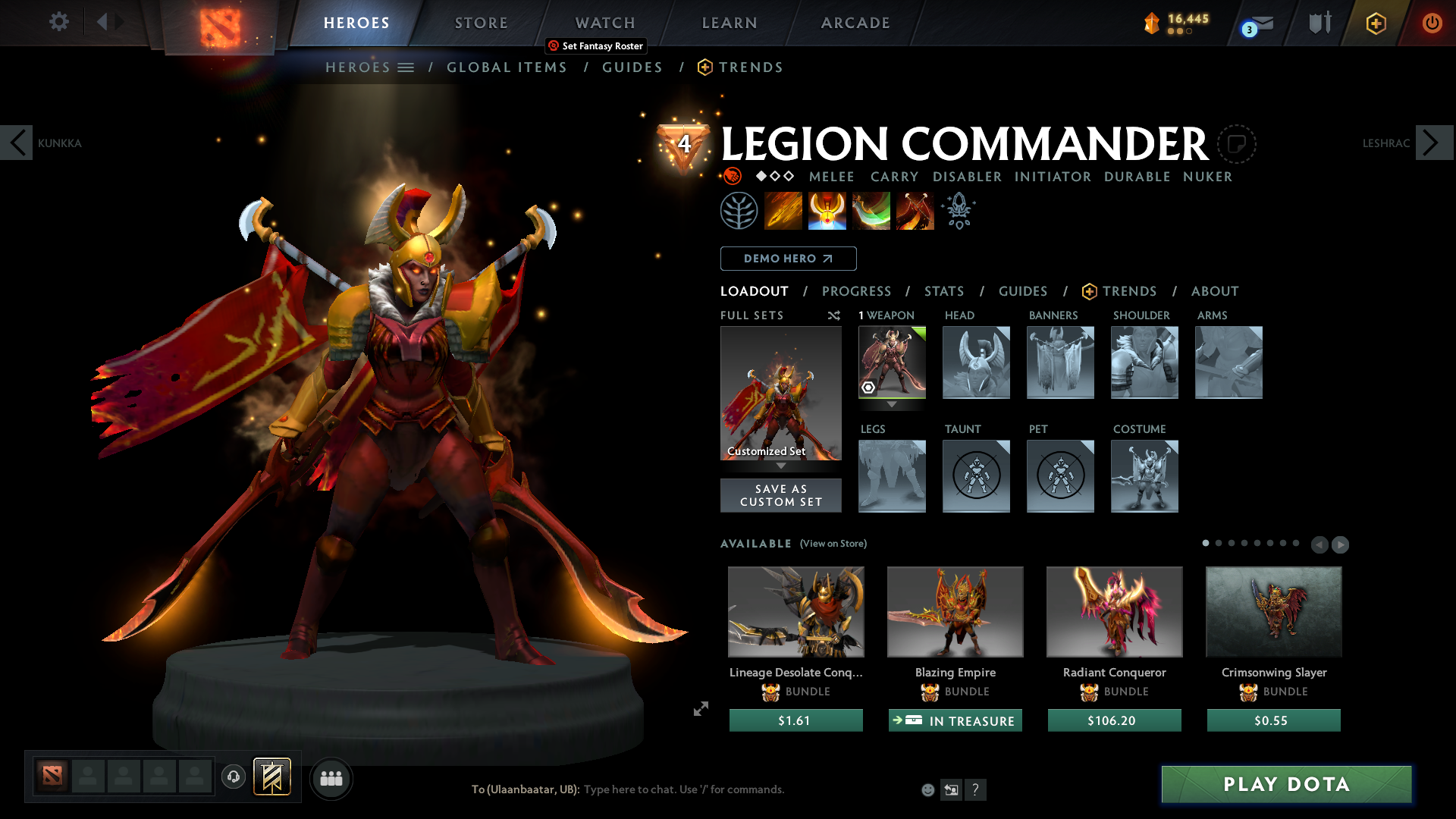Select the Overwhelming Odds ability icon

783,210
